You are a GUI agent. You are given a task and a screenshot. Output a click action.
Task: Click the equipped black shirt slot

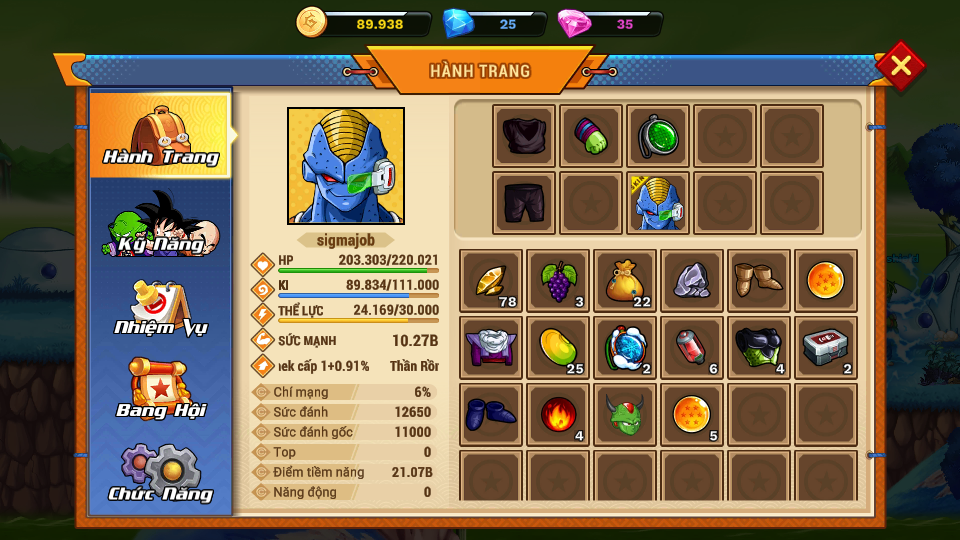pos(524,136)
